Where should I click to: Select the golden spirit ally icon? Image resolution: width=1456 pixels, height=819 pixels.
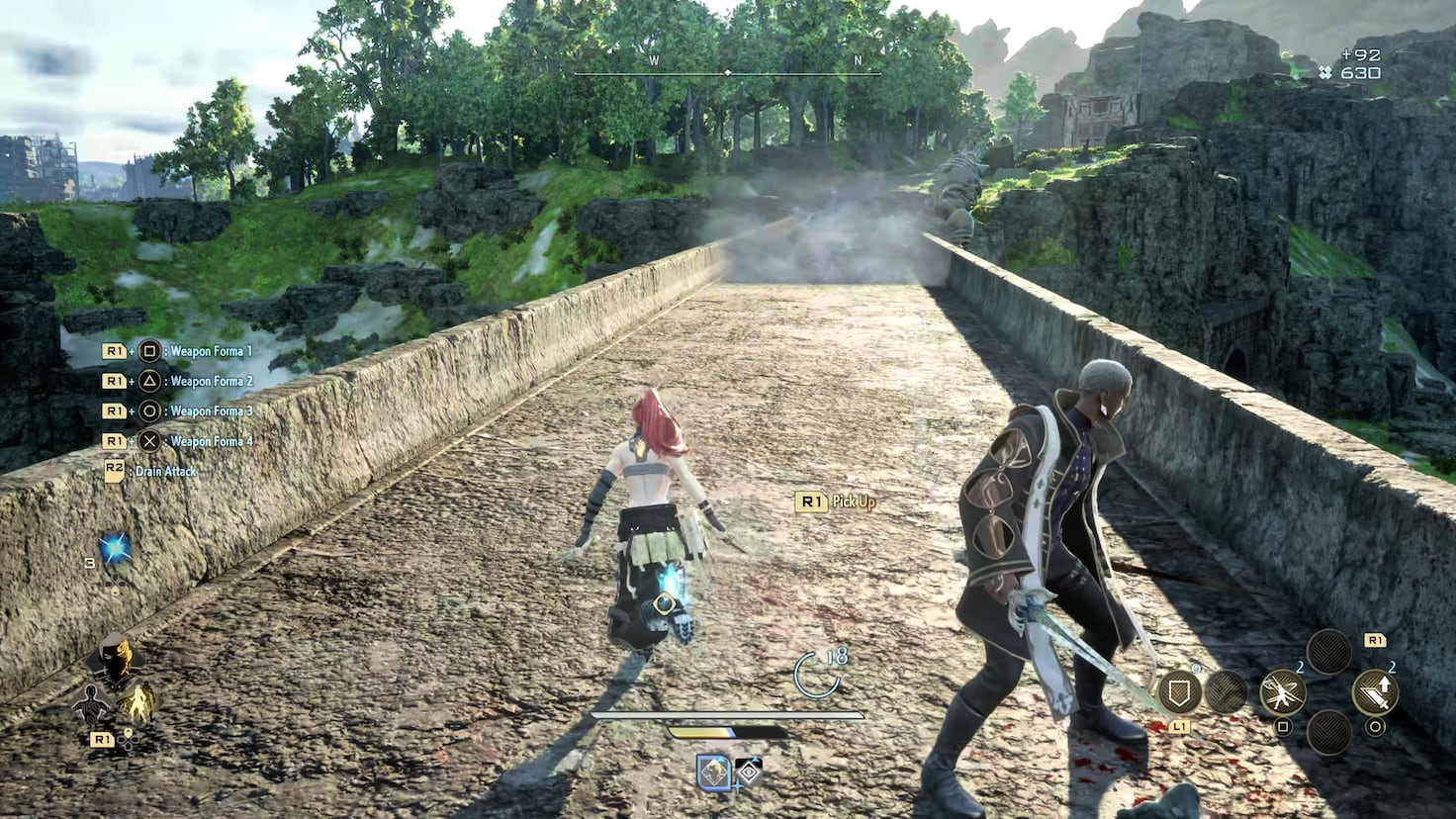coord(139,701)
